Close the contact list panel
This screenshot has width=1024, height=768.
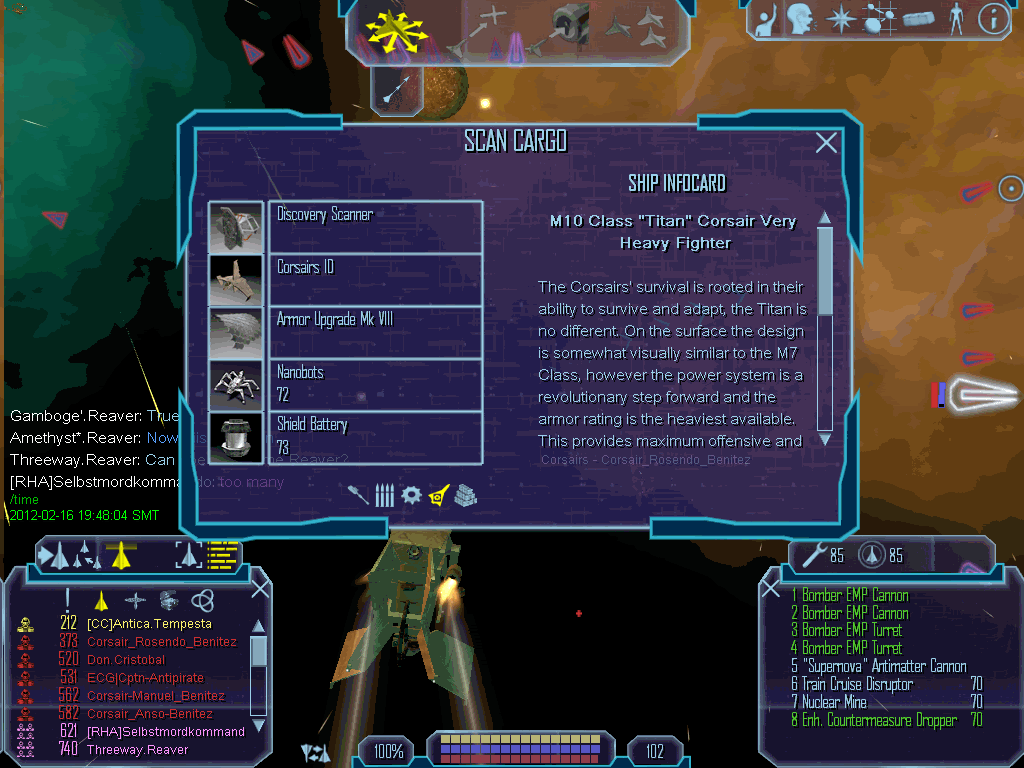[x=260, y=588]
